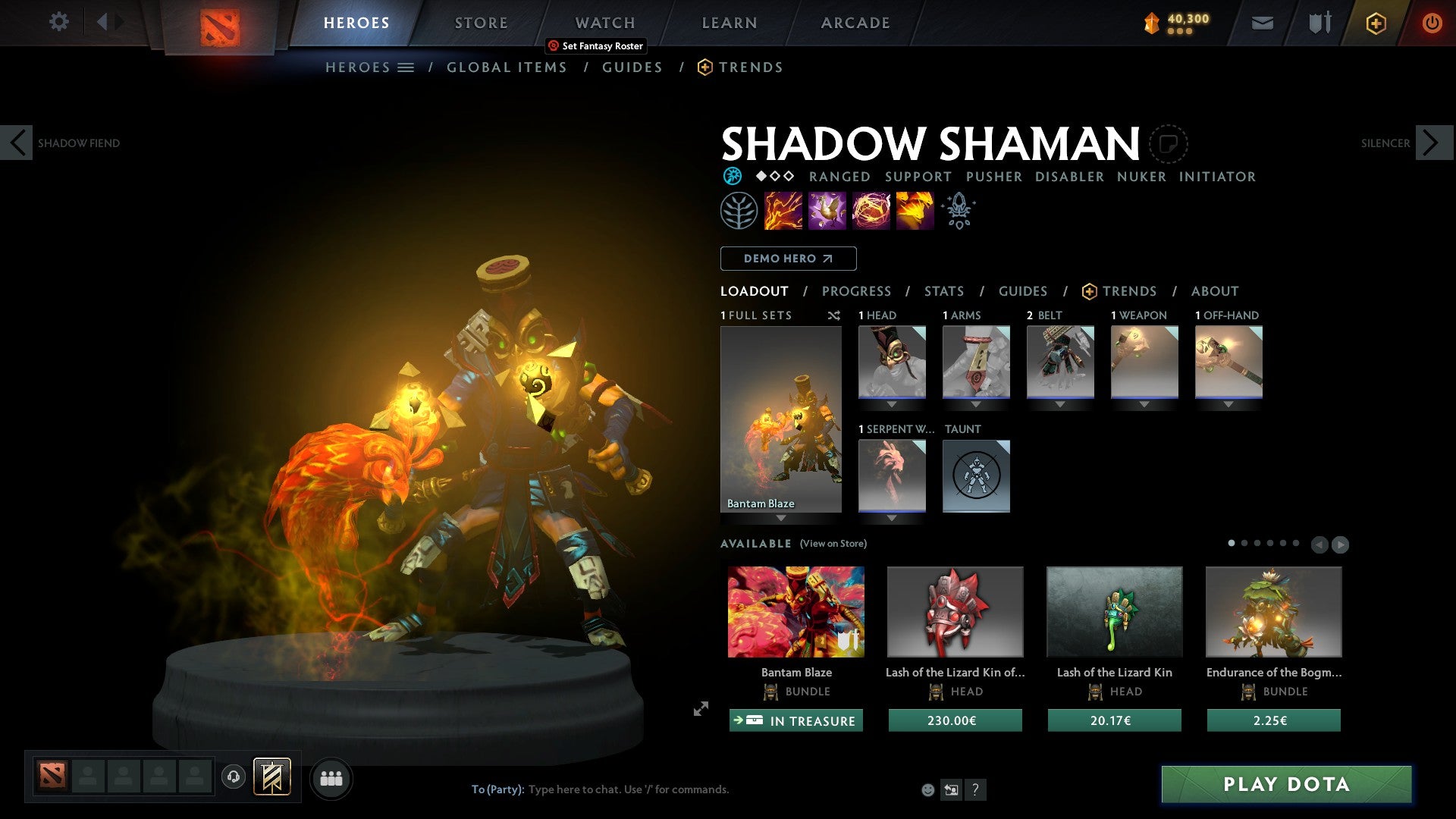
Task: Toggle the emoticon picker beside chat
Action: (x=927, y=789)
